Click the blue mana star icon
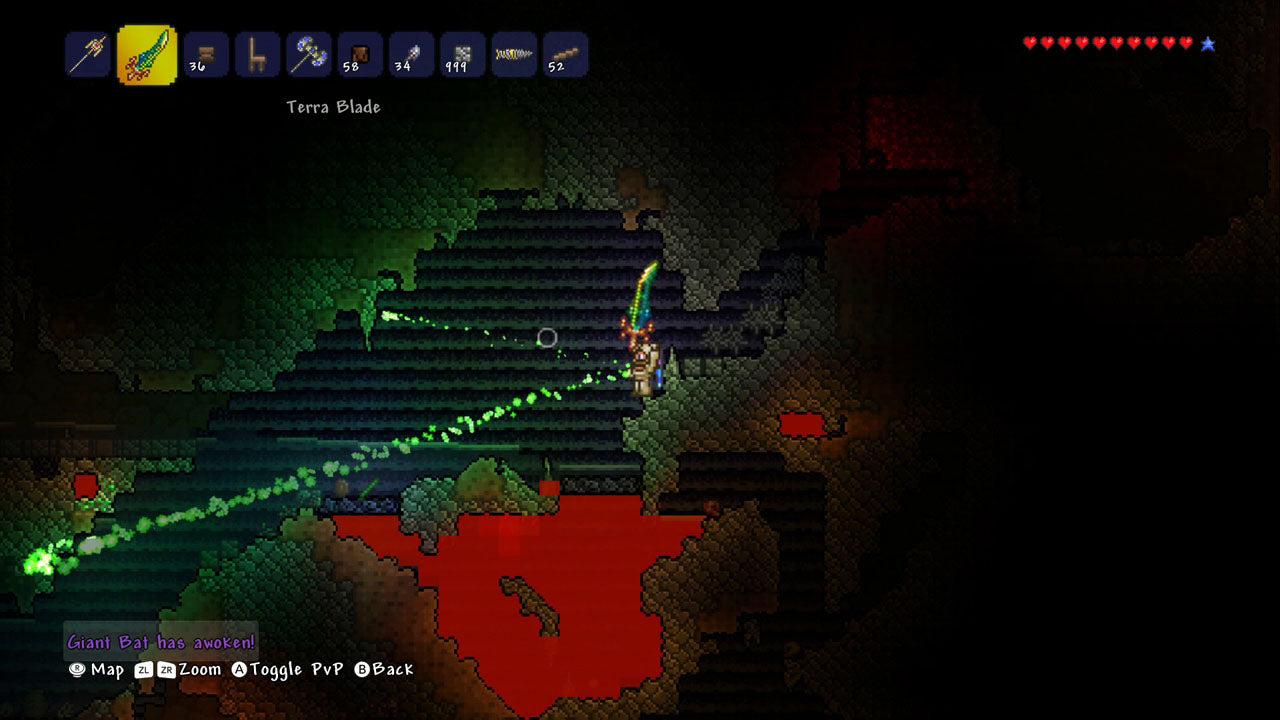1280x720 pixels. pyautogui.click(x=1210, y=42)
